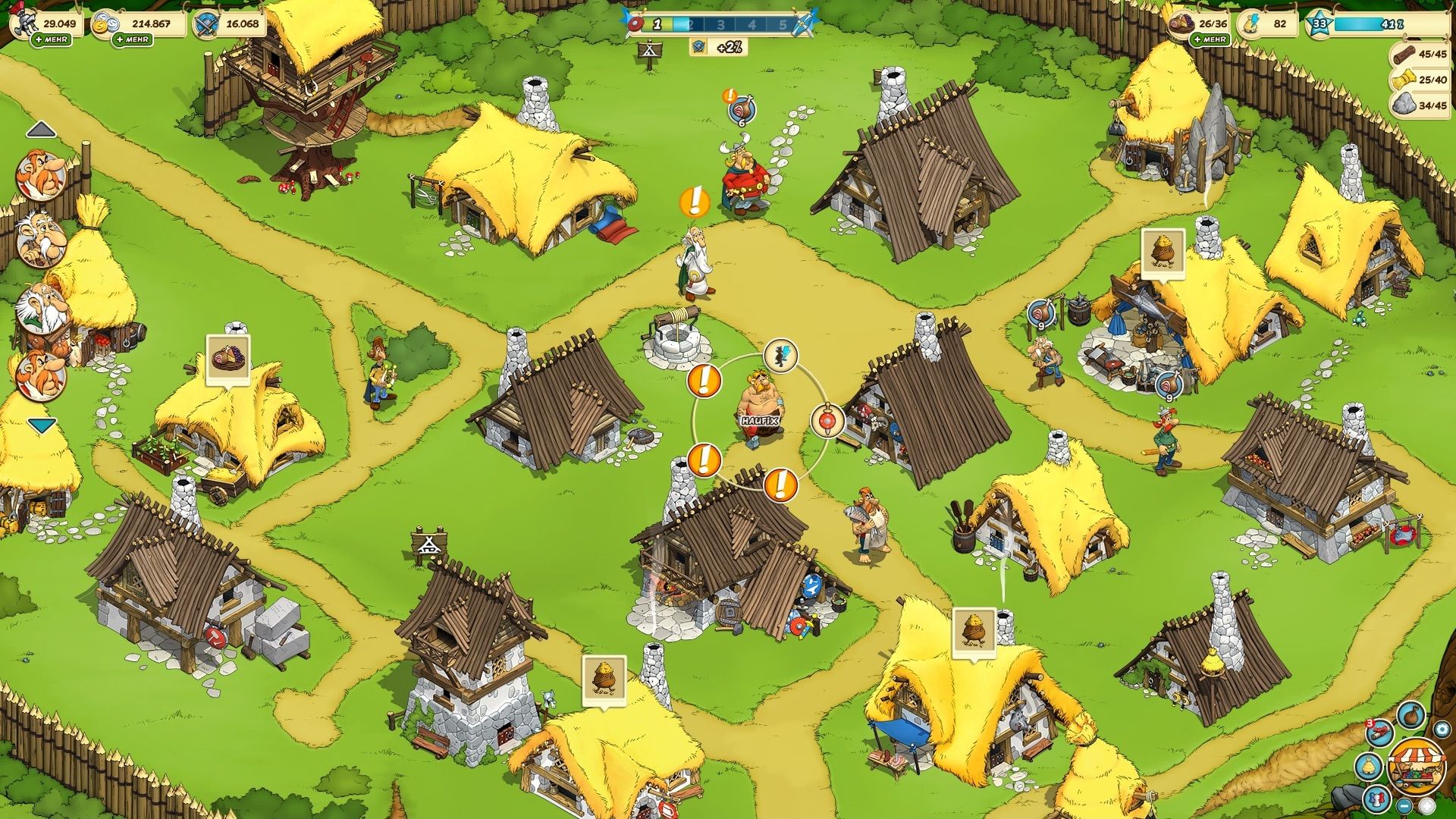This screenshot has height=819, width=1456.
Task: Click the brown sack icon above the market
Action: tap(1410, 714)
